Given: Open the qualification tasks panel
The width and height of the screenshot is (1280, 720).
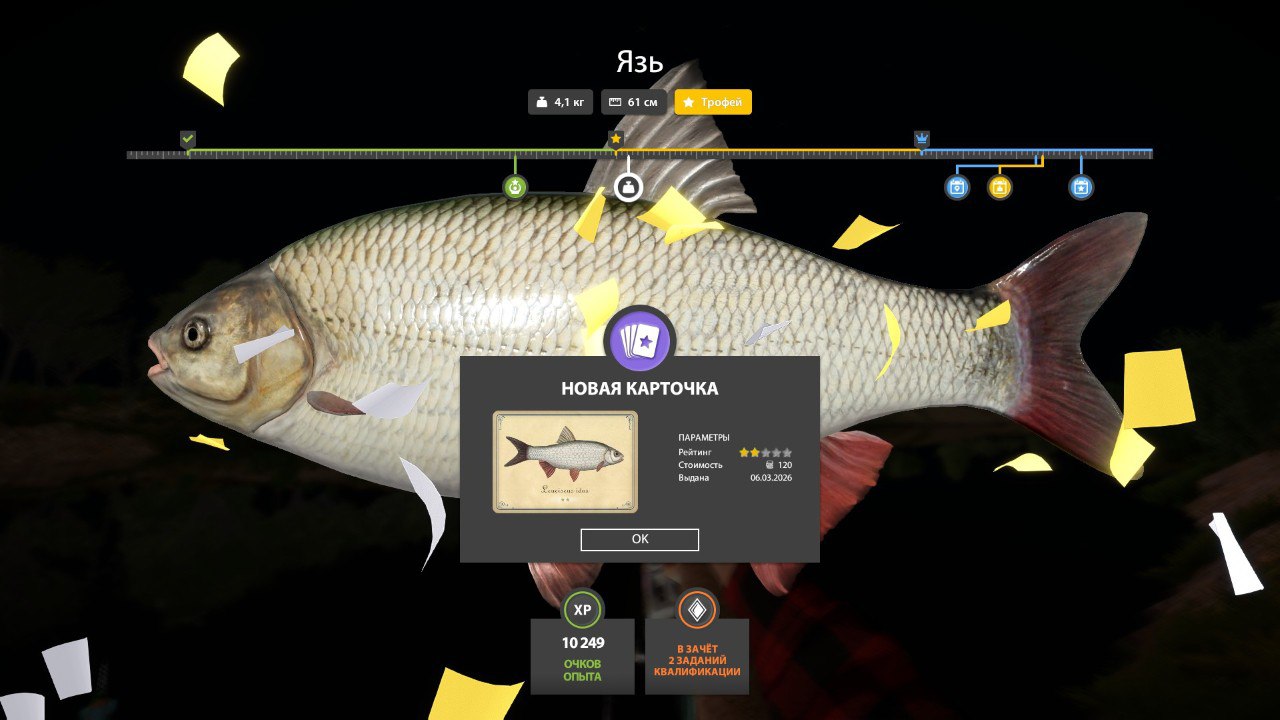Looking at the screenshot, I should point(697,642).
